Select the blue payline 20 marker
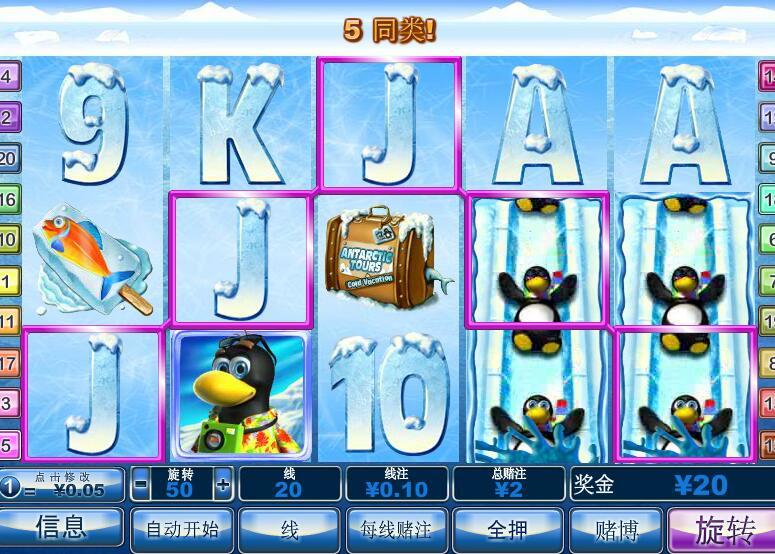This screenshot has height=554, width=775. pyautogui.click(x=9, y=158)
